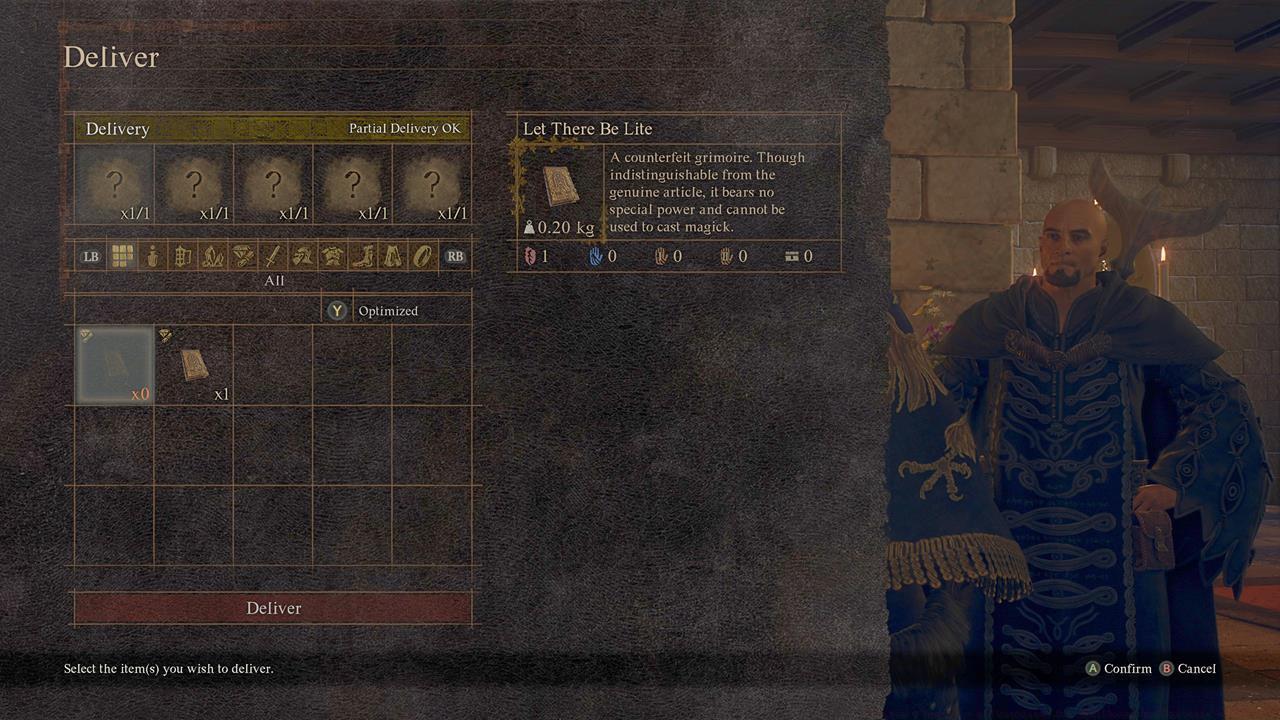
Task: Toggle the Optimized sorting with Y
Action: [371, 311]
